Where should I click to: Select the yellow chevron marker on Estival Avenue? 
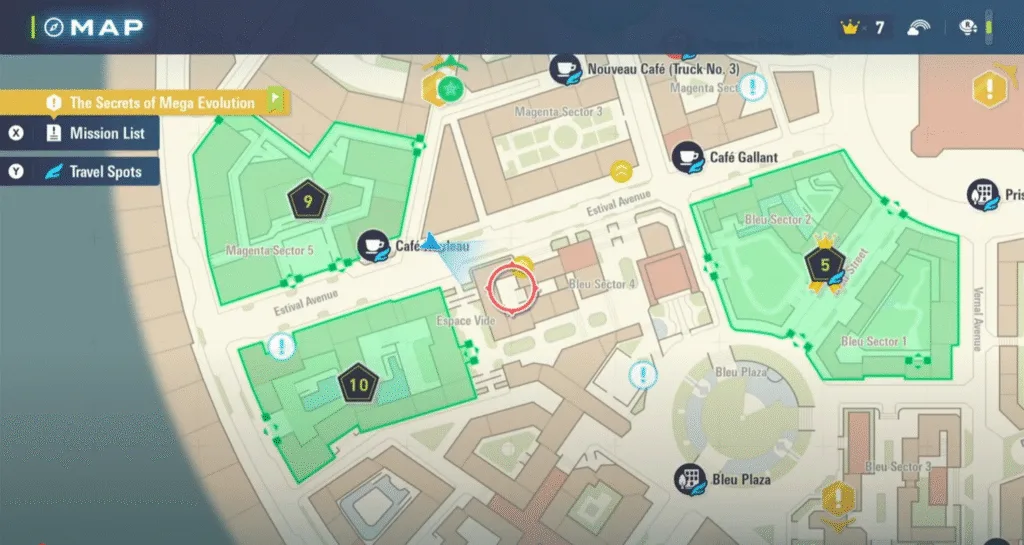pyautogui.click(x=623, y=171)
